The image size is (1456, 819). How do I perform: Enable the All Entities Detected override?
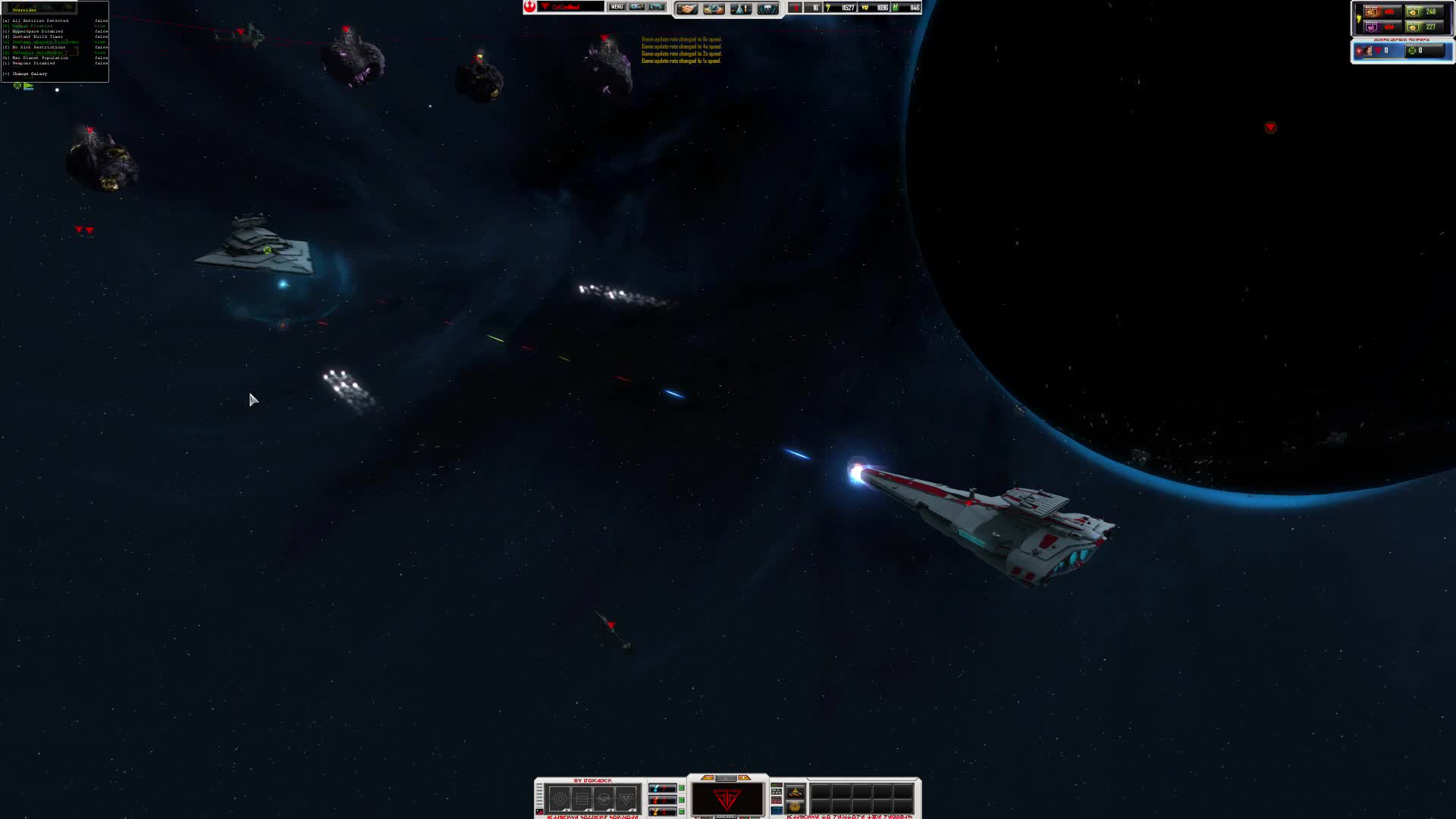[34, 20]
